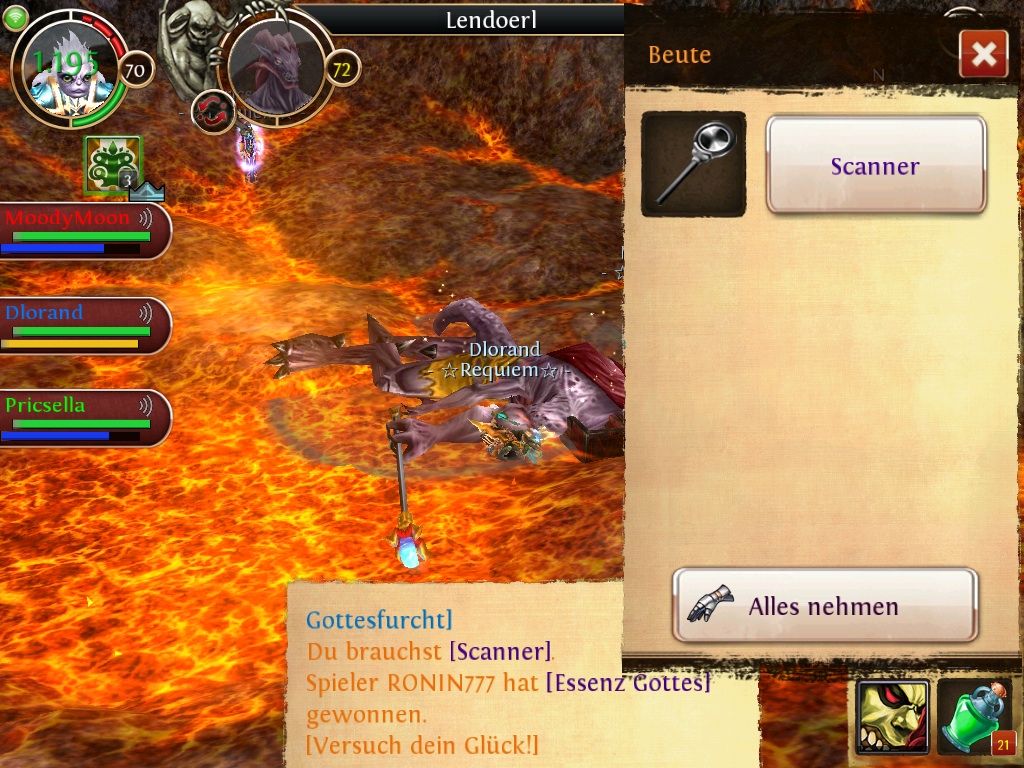Click the Lendoerl target portrait
Image resolution: width=1024 pixels, height=768 pixels.
point(276,67)
